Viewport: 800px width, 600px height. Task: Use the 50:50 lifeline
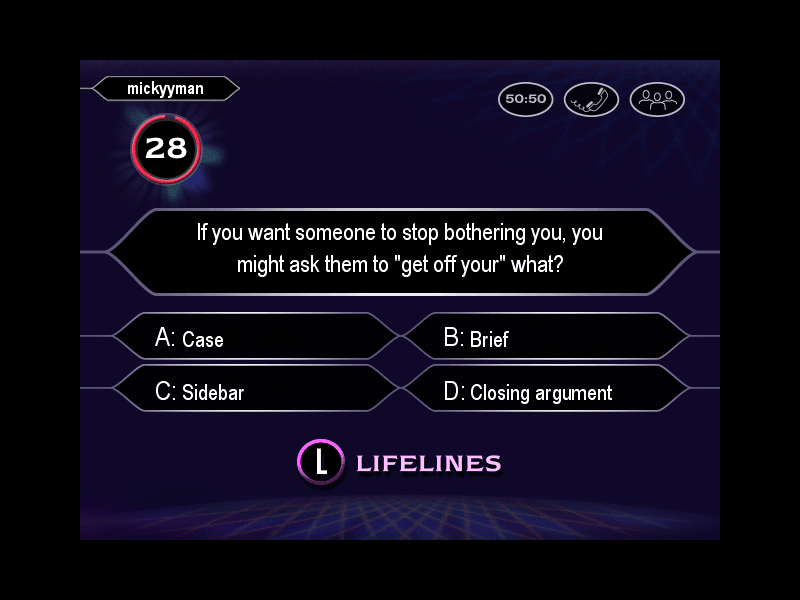click(525, 99)
